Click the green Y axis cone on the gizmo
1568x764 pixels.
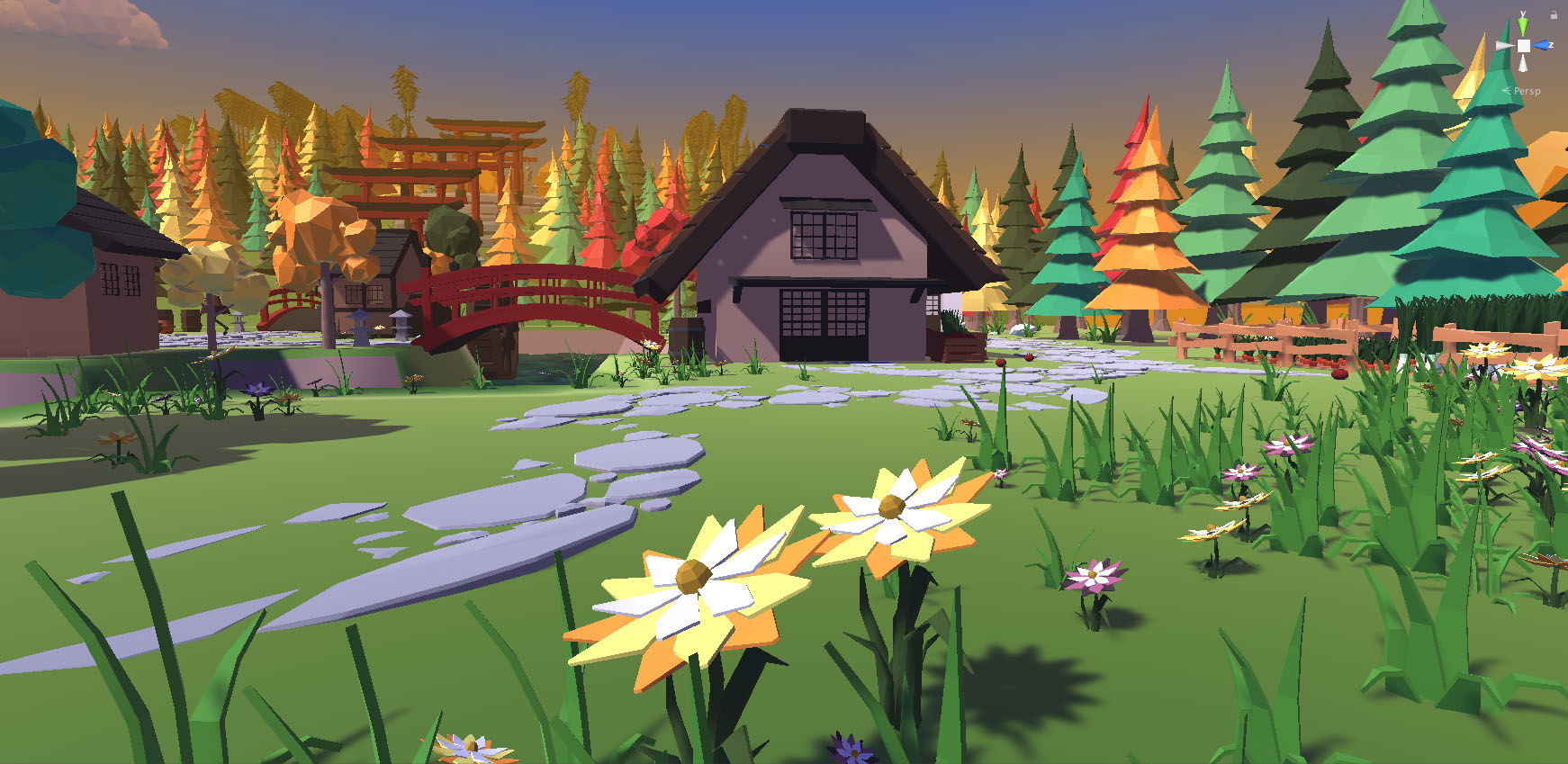(x=1523, y=26)
